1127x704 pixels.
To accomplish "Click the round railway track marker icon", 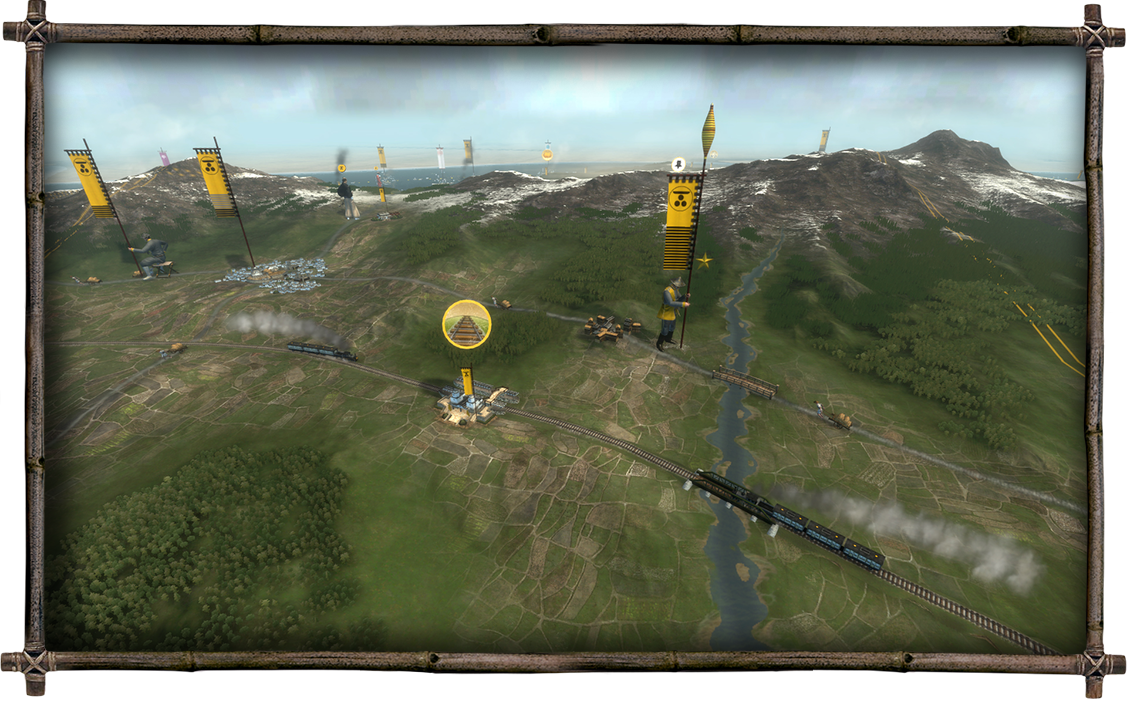I will pyautogui.click(x=467, y=324).
